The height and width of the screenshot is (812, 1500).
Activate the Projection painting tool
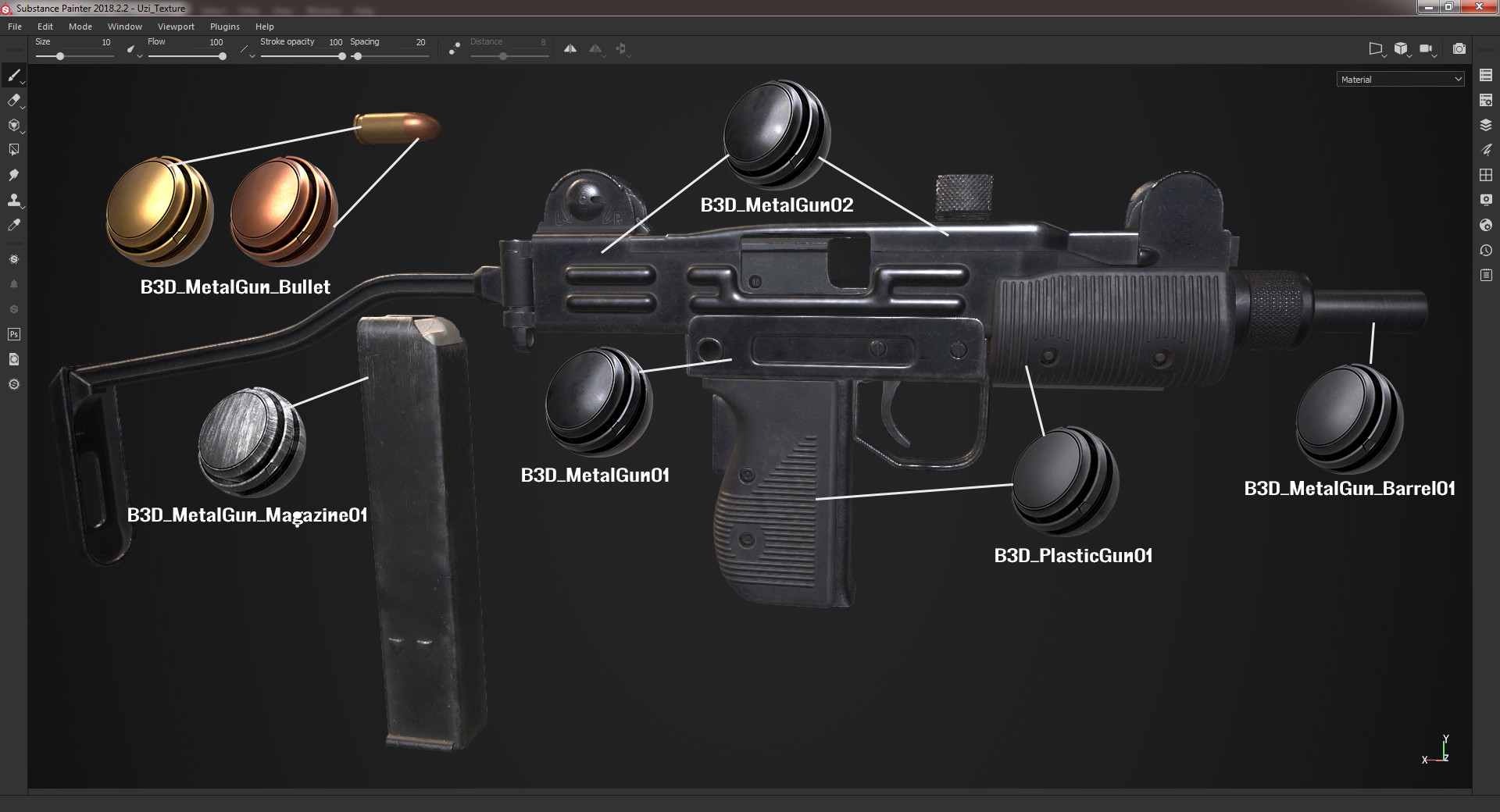pyautogui.click(x=14, y=126)
